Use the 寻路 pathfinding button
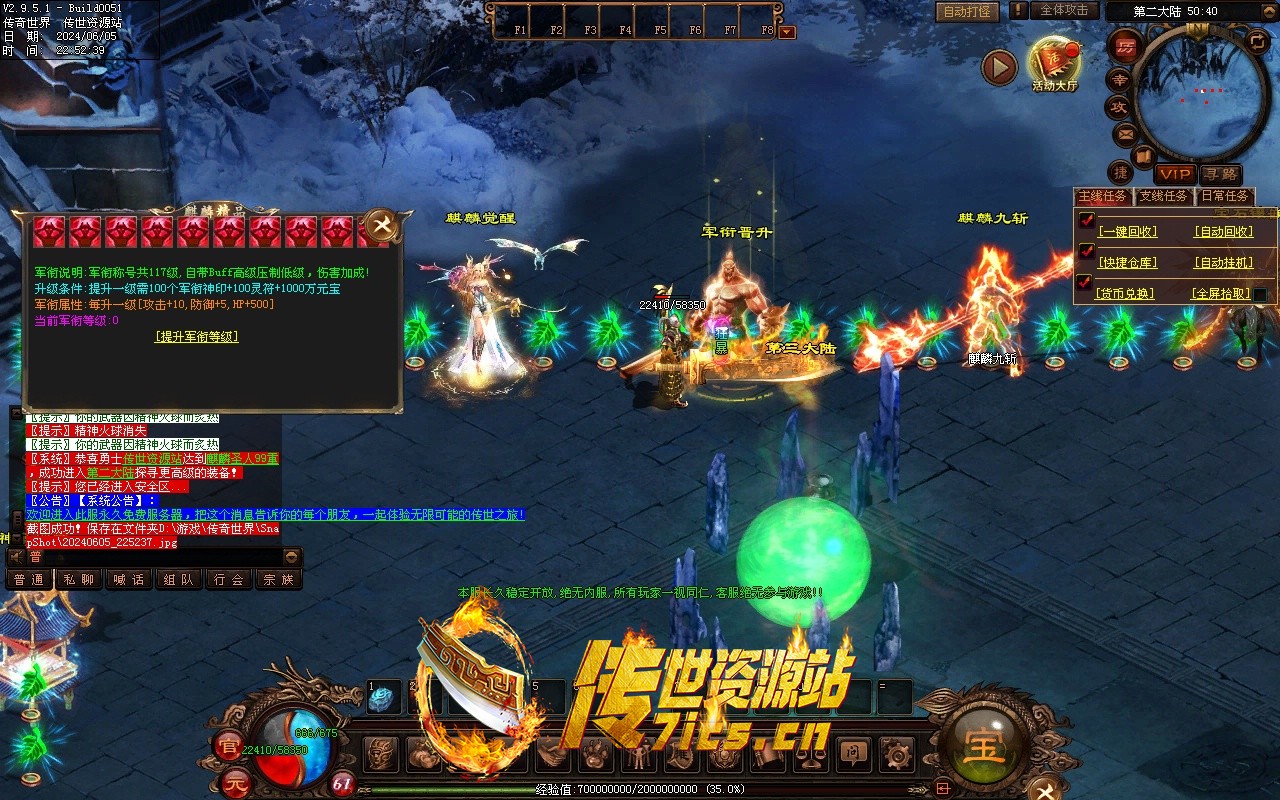 pos(1220,174)
